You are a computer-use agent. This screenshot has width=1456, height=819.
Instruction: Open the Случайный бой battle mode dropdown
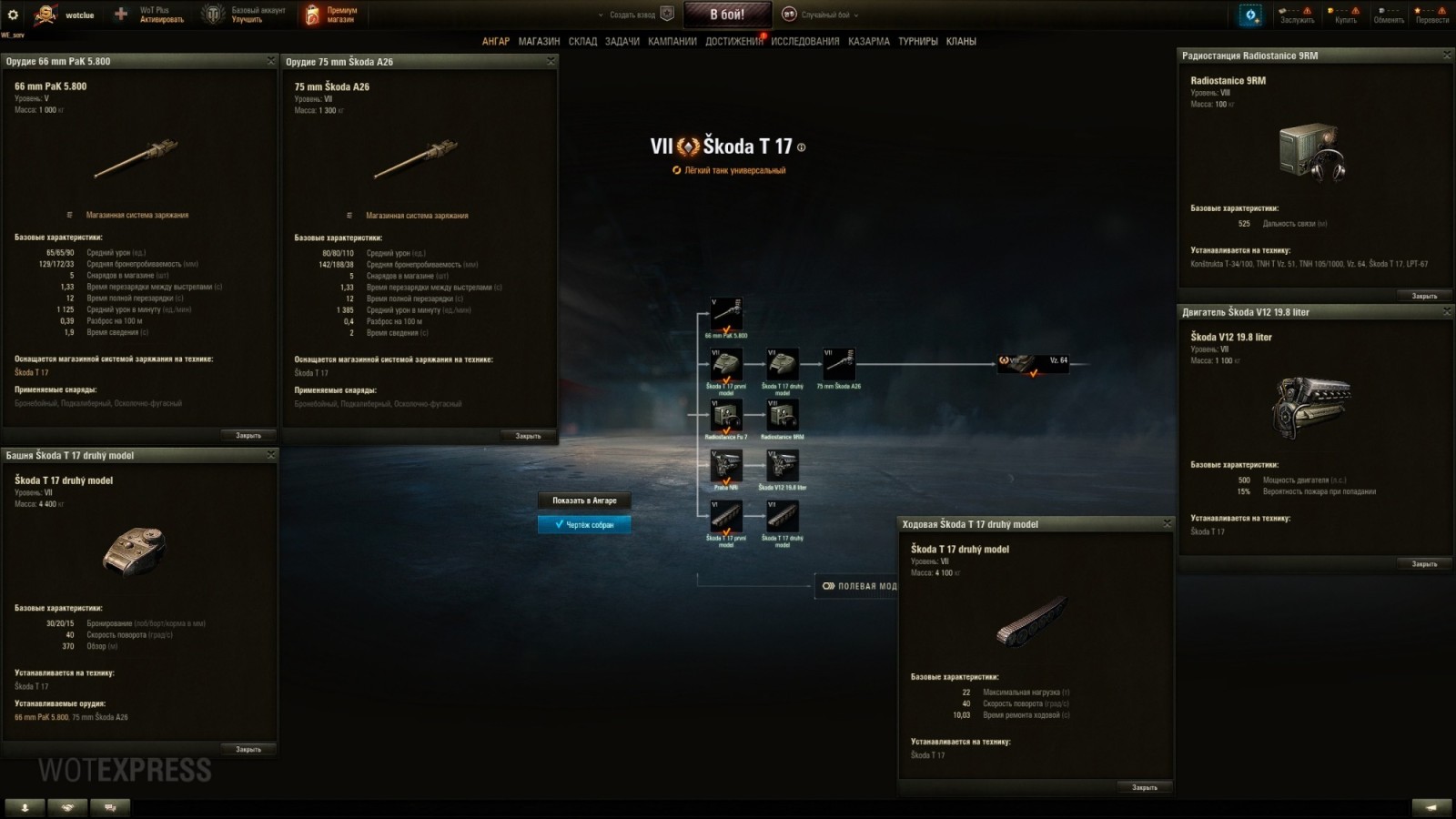[x=824, y=15]
